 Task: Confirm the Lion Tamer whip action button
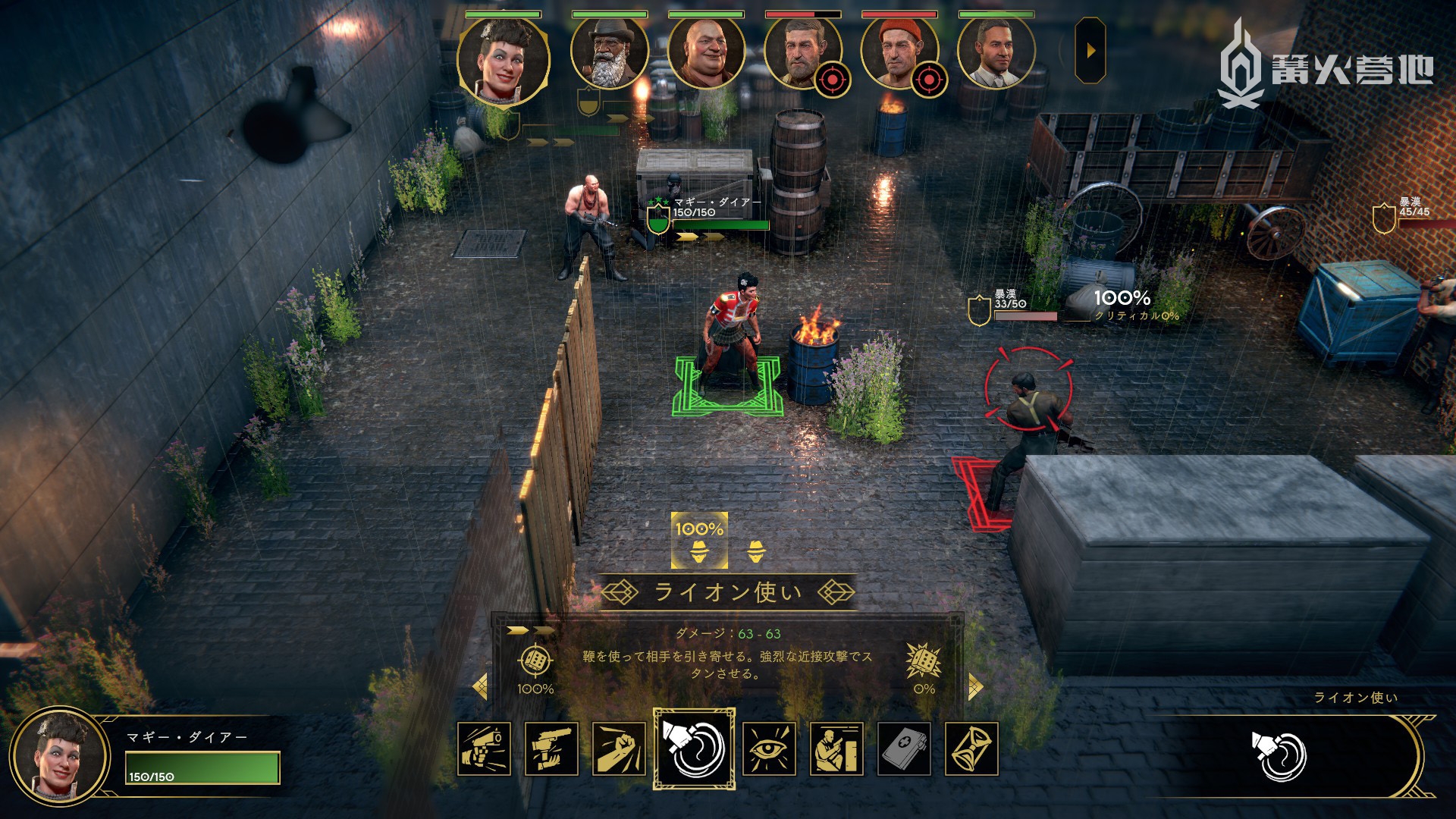[x=1279, y=756]
